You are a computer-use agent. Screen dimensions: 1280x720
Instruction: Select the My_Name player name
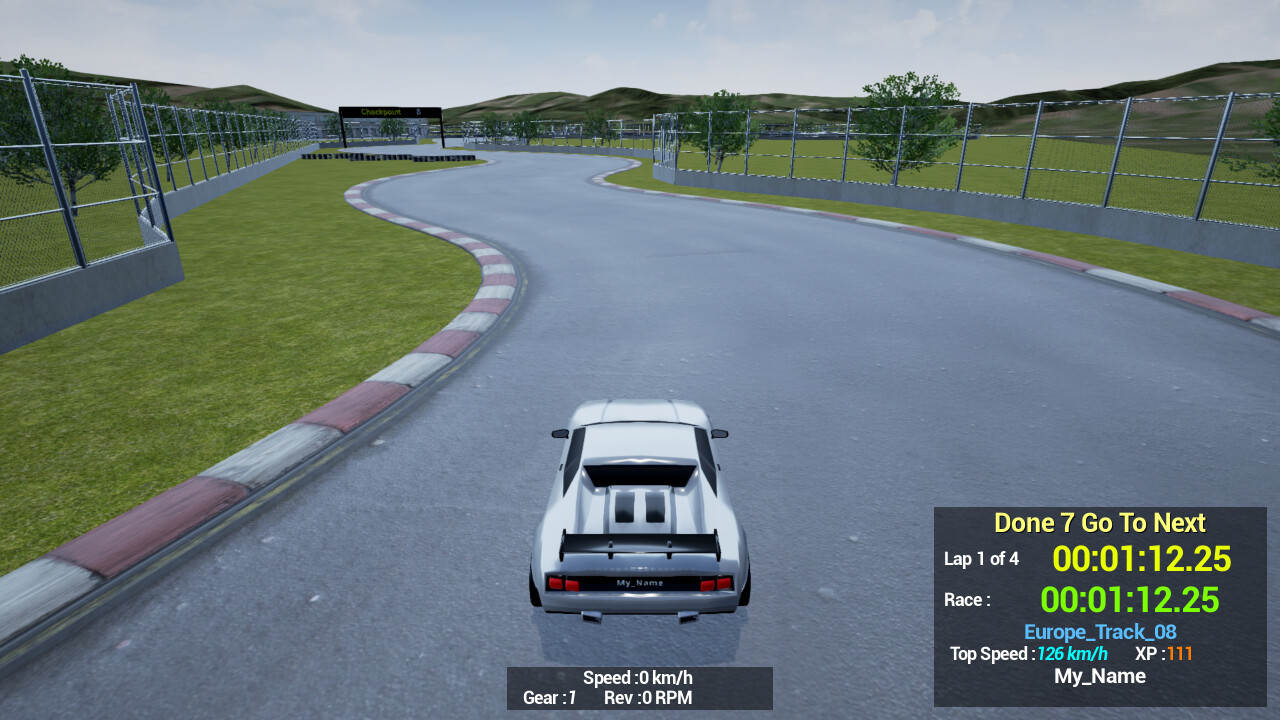click(x=1100, y=676)
